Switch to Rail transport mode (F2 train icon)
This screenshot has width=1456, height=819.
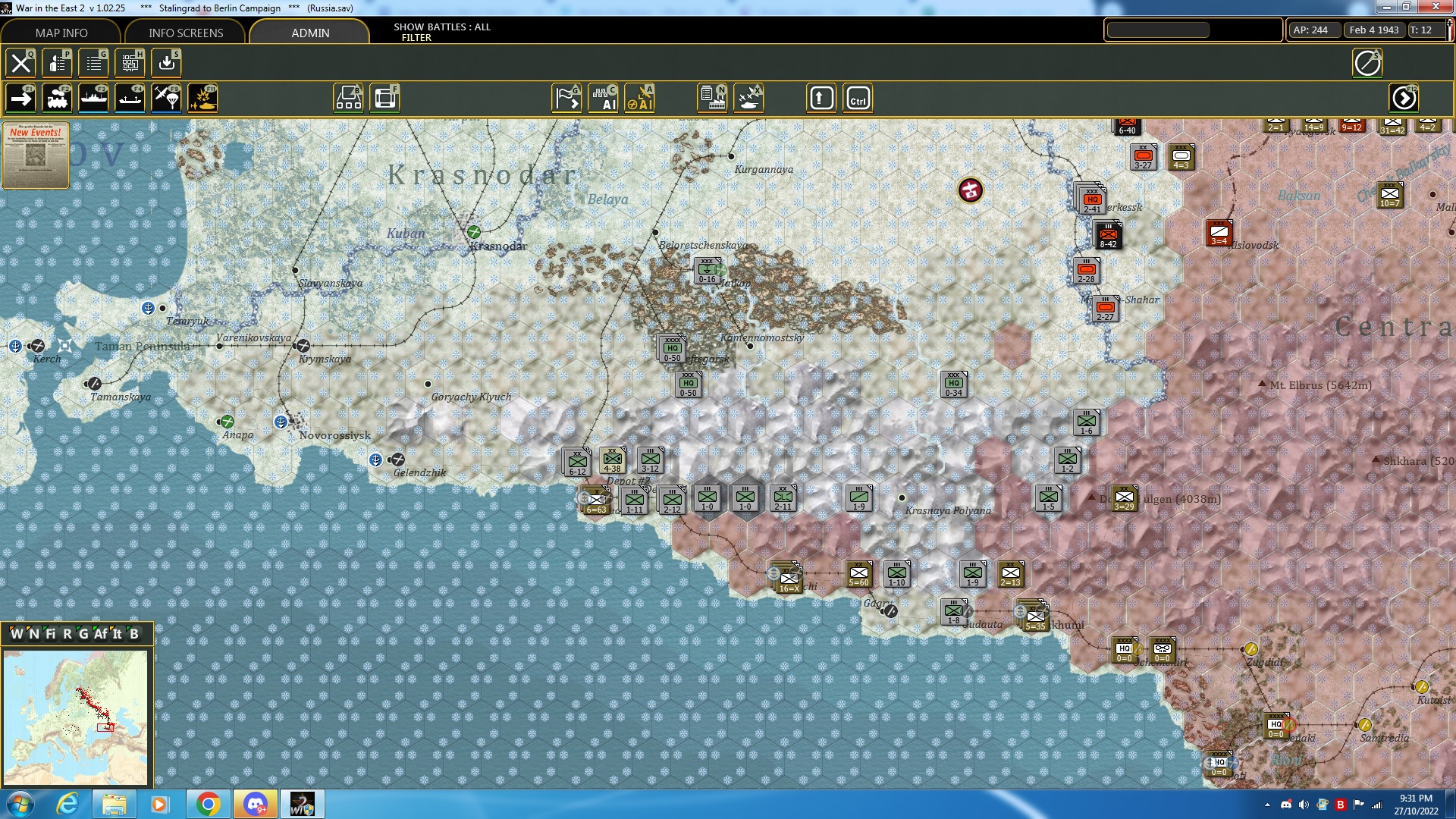58,97
